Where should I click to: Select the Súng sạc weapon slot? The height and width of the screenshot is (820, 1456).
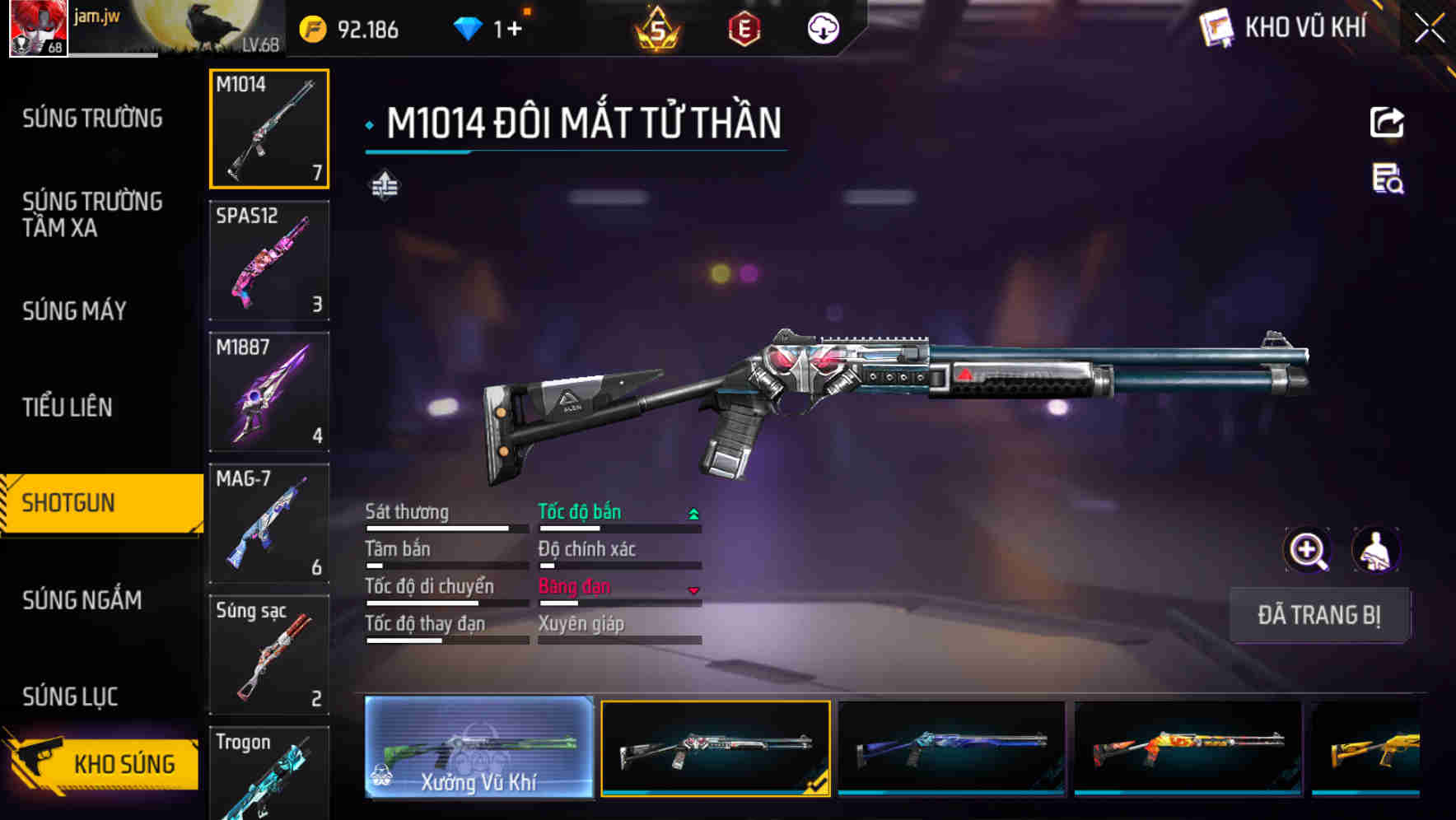point(269,655)
